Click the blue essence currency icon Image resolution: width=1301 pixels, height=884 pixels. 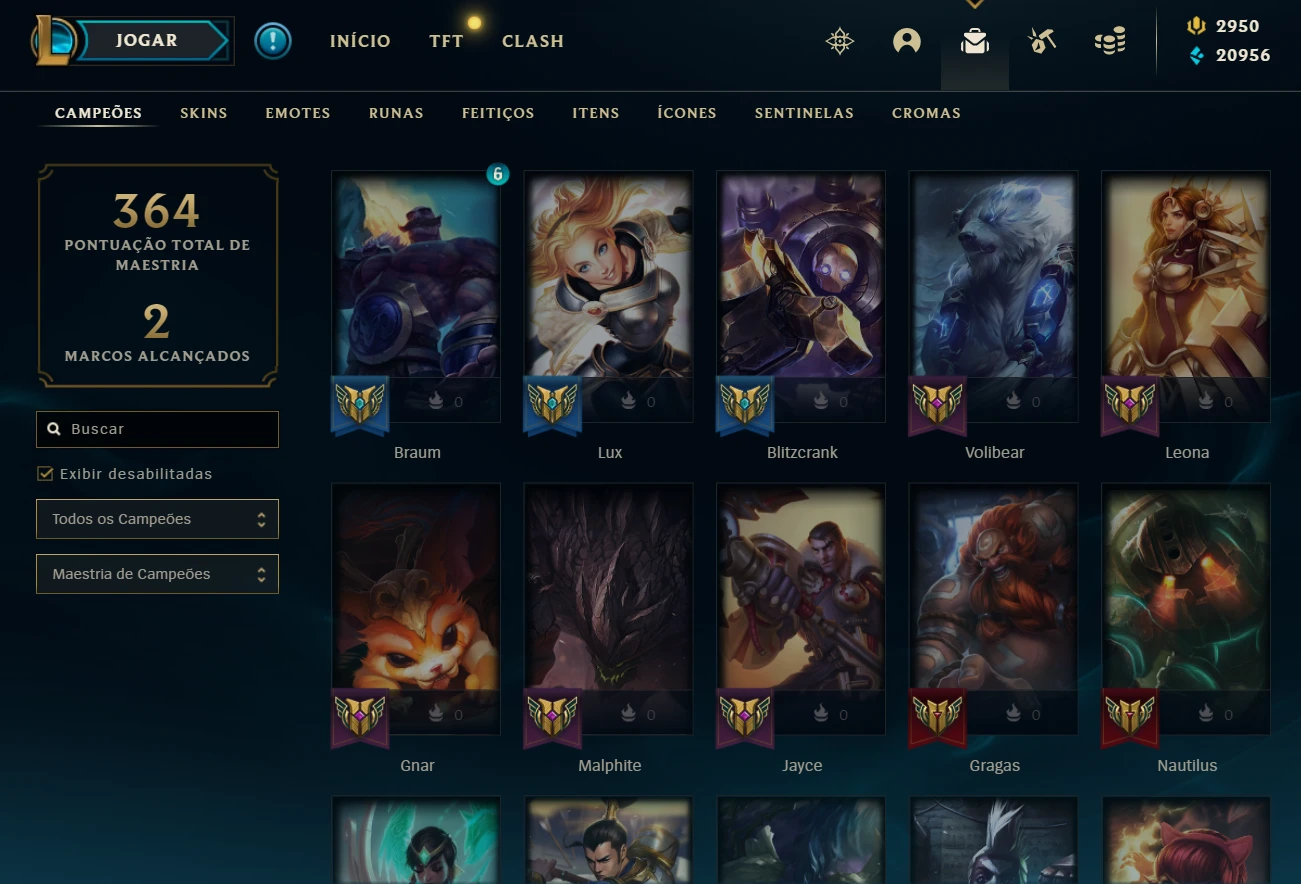pyautogui.click(x=1196, y=56)
